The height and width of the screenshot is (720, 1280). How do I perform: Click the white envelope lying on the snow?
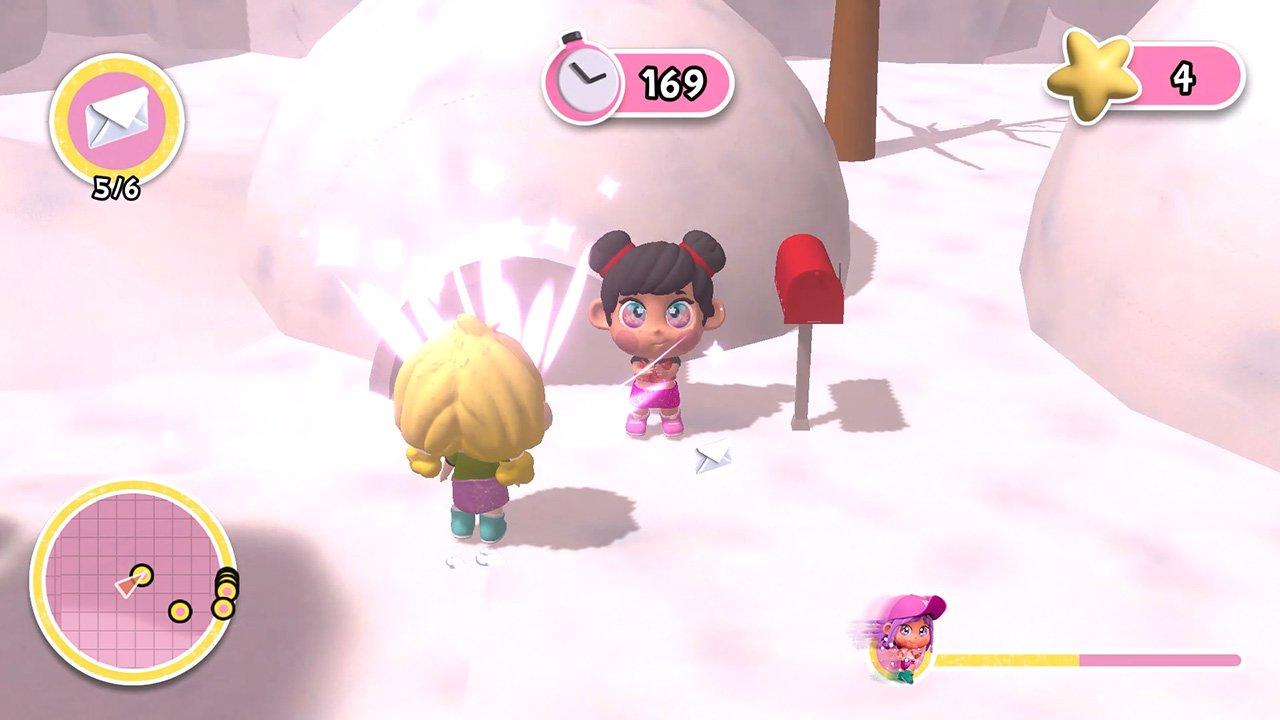[x=713, y=459]
